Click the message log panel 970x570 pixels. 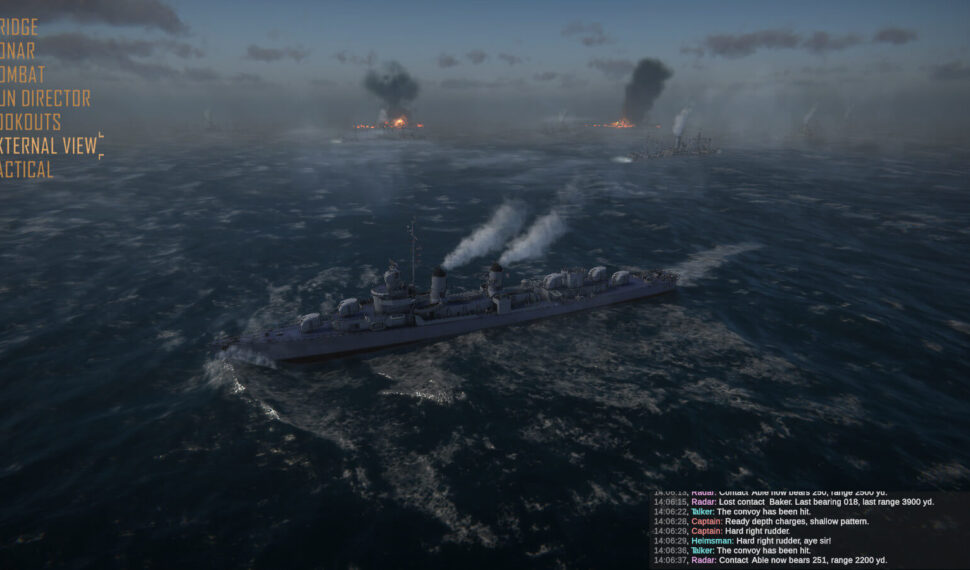808,530
